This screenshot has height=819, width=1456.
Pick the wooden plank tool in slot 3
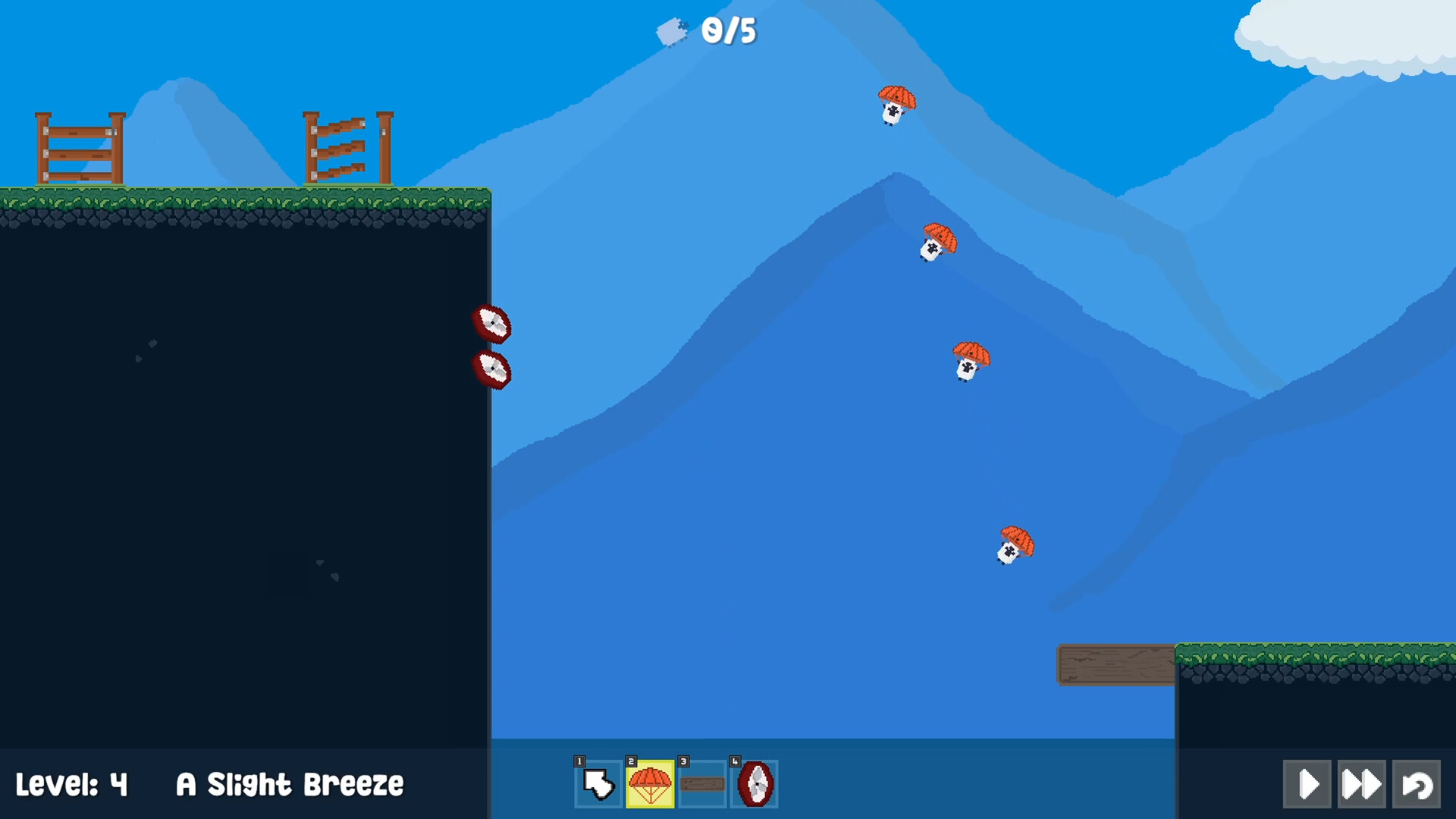tap(701, 784)
